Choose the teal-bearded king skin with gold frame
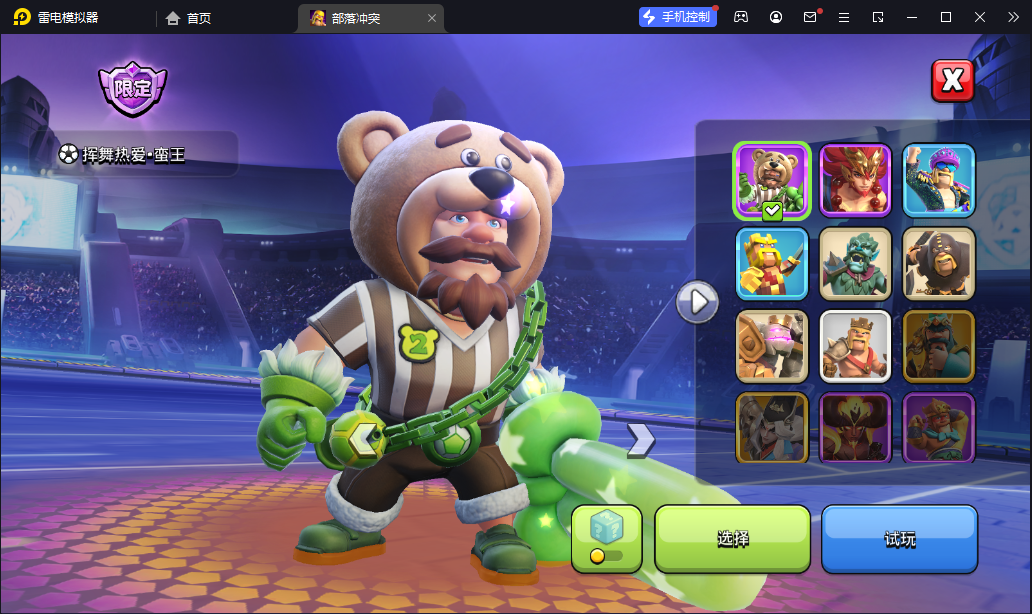This screenshot has height=614, width=1032. [x=938, y=346]
